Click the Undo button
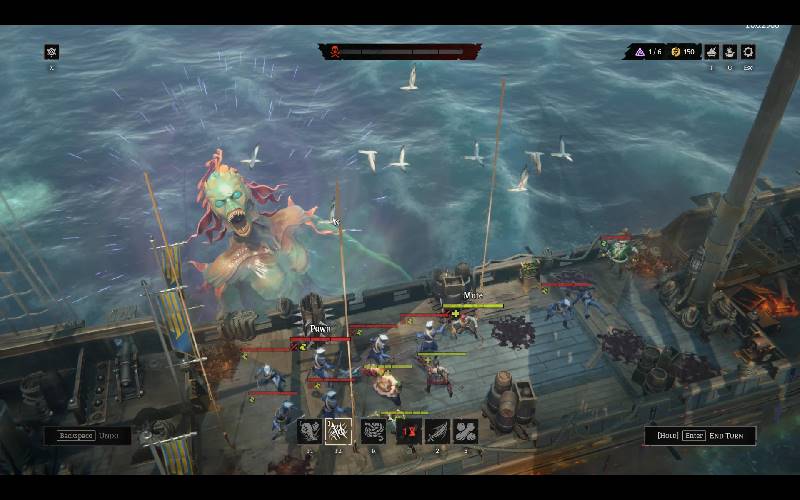The image size is (800, 500). [87, 436]
